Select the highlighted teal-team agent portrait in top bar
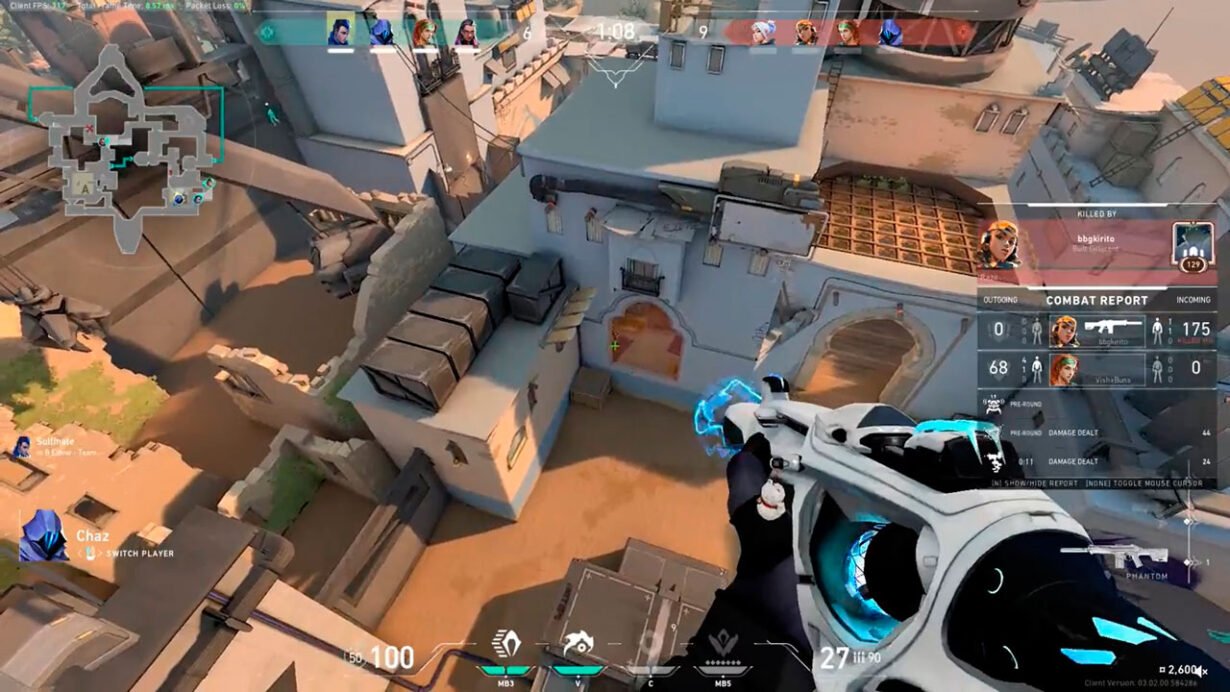The height and width of the screenshot is (692, 1230). click(340, 32)
